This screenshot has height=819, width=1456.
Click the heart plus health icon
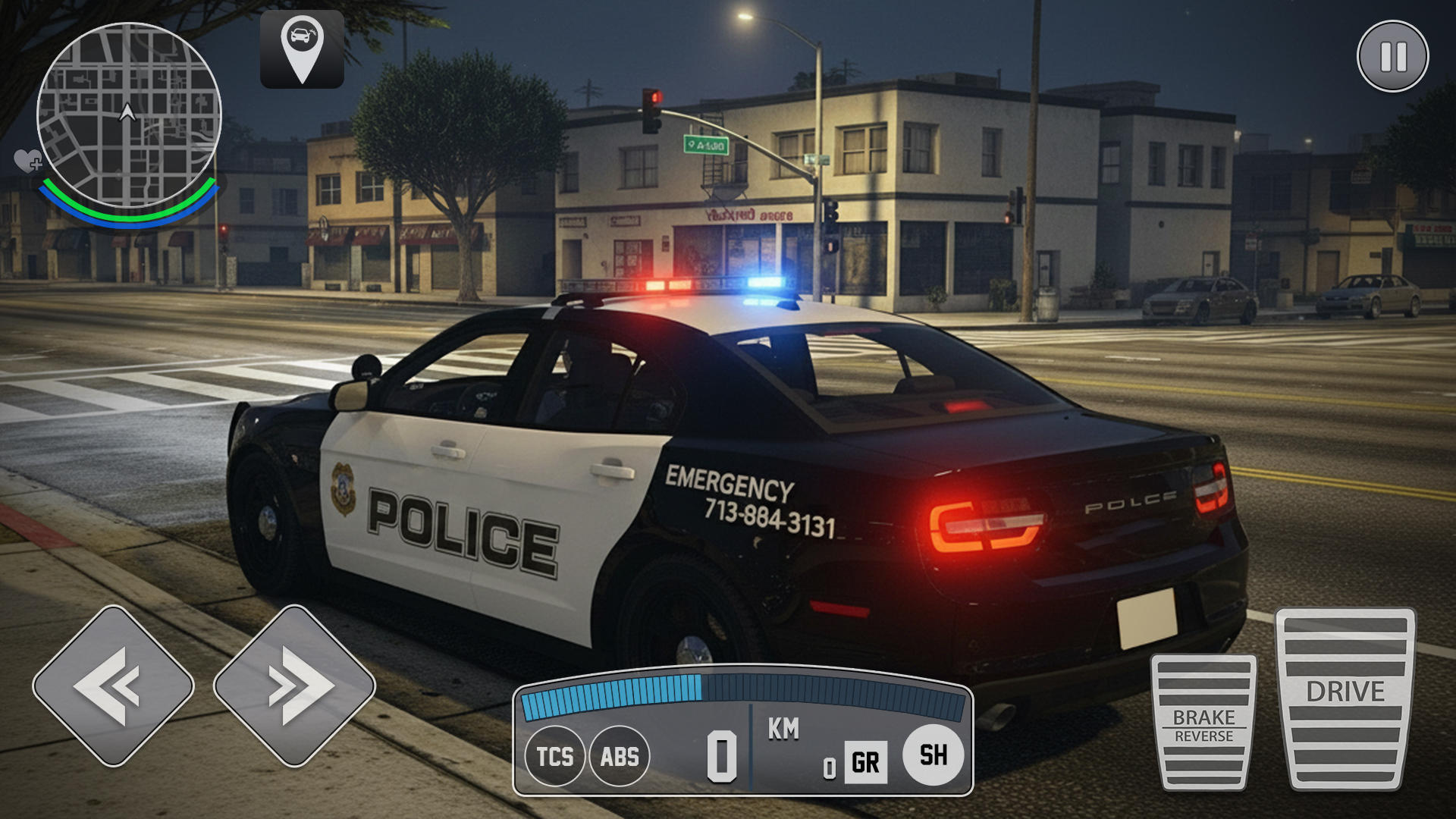[x=27, y=161]
